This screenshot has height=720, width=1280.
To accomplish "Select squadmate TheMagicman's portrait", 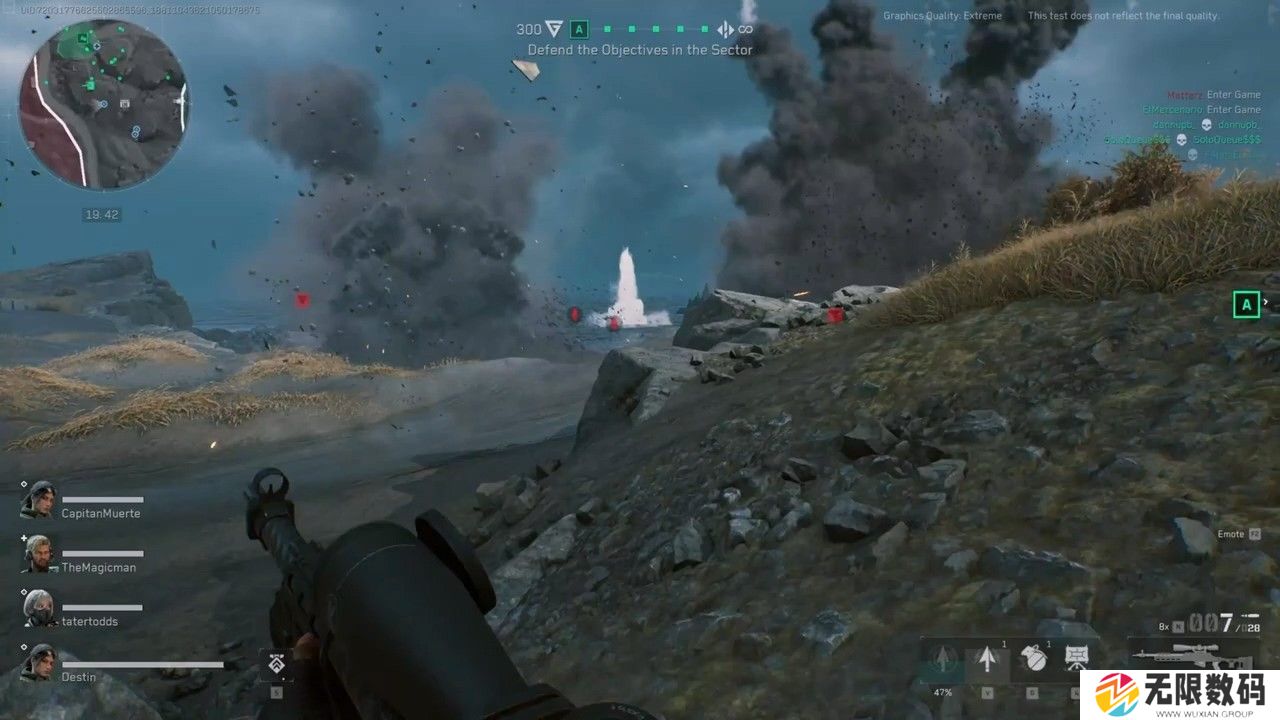I will coord(38,554).
